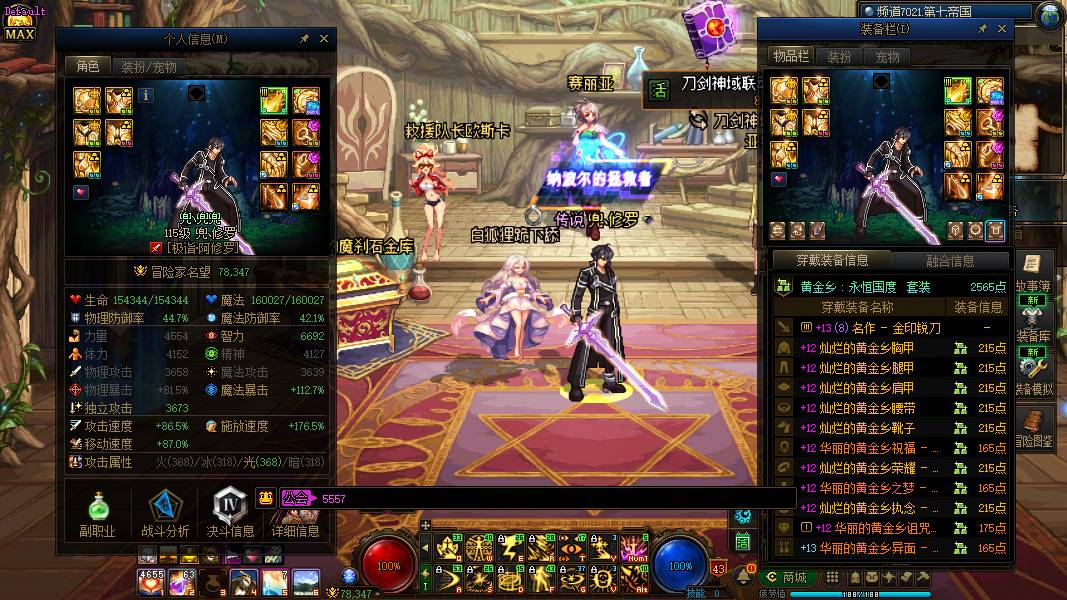Close the personal info (个人信息) panel
This screenshot has width=1067, height=600.
(x=324, y=39)
